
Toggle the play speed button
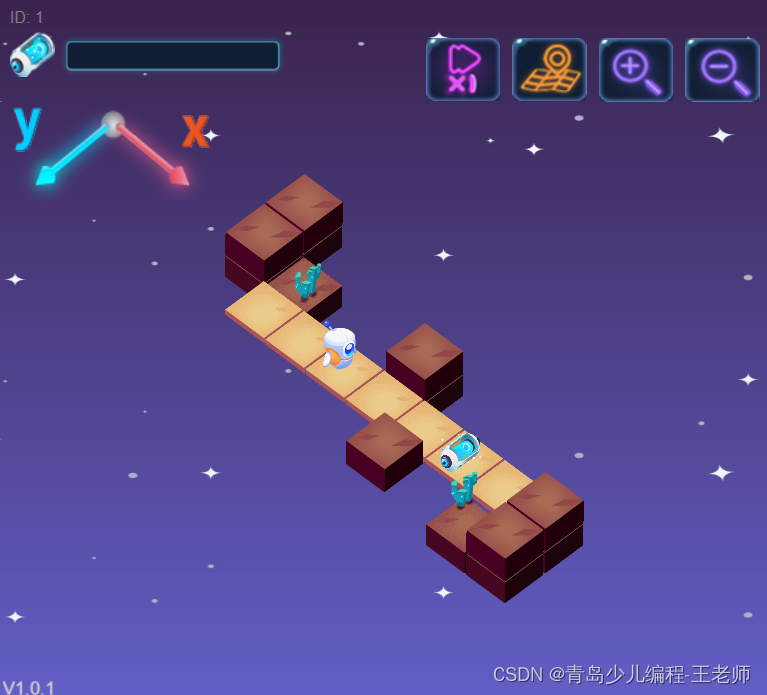point(463,69)
